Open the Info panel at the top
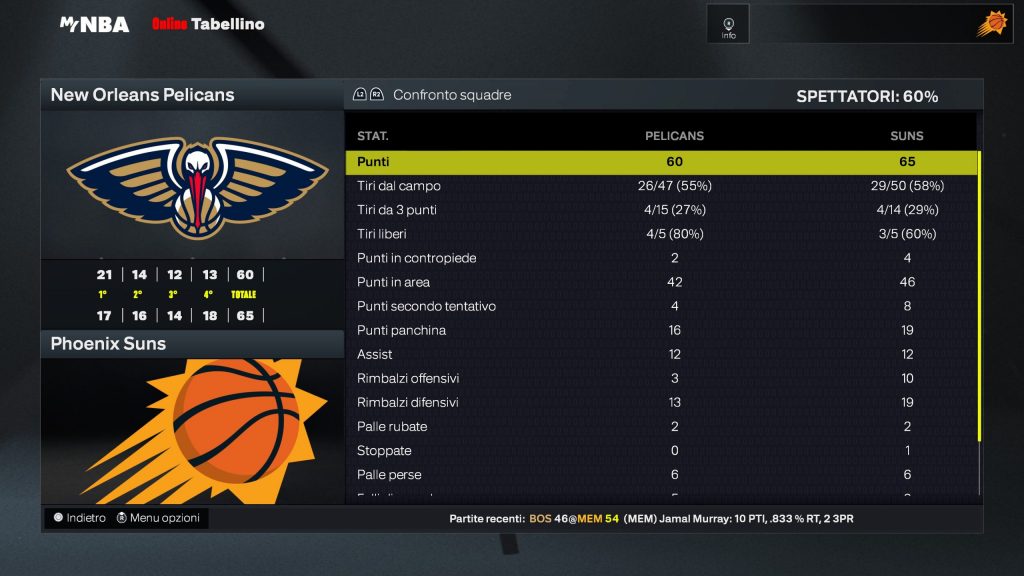The width and height of the screenshot is (1024, 576). [728, 25]
